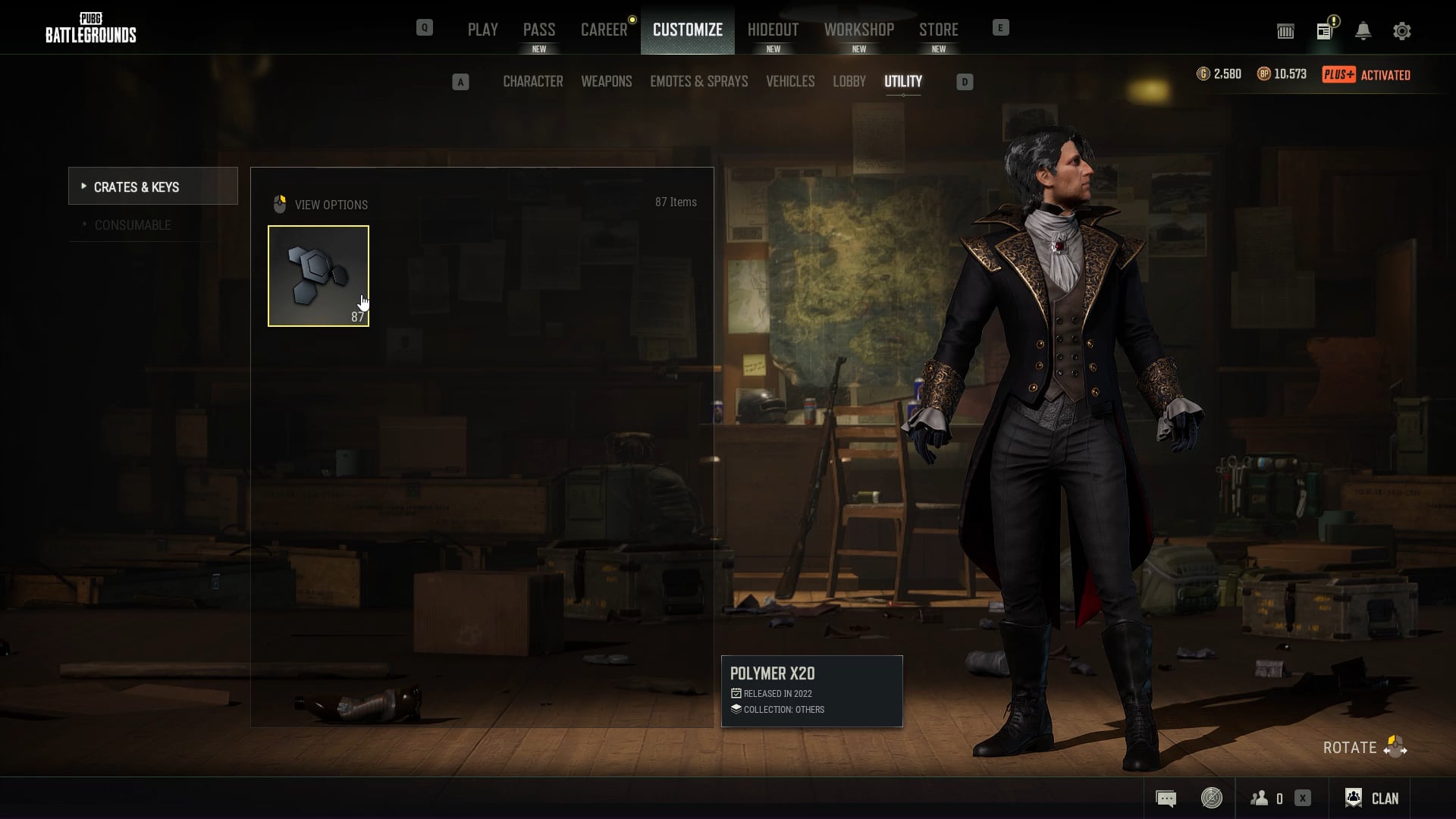1456x819 pixels.
Task: Check the notification bell
Action: tap(1363, 31)
